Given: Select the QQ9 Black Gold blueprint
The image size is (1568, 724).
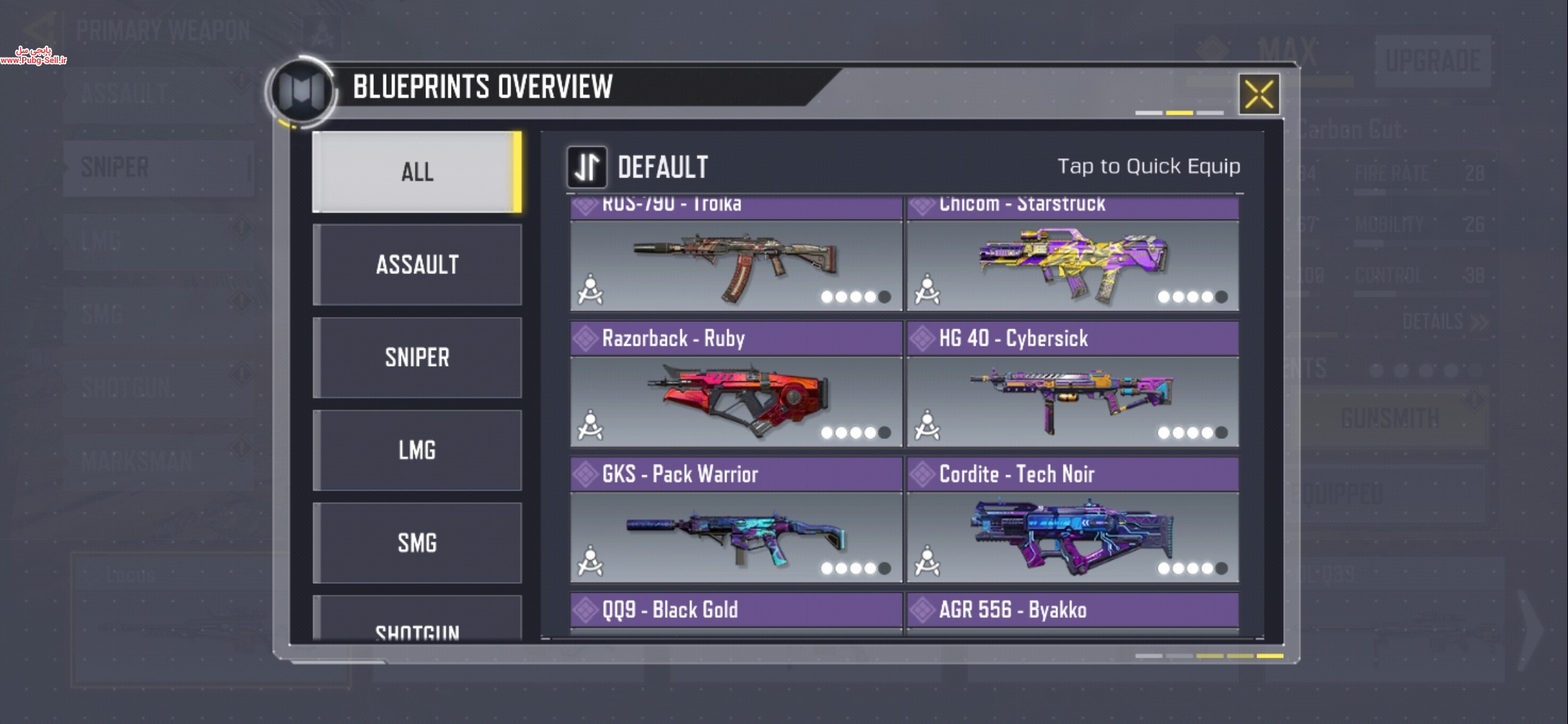Looking at the screenshot, I should tap(736, 611).
